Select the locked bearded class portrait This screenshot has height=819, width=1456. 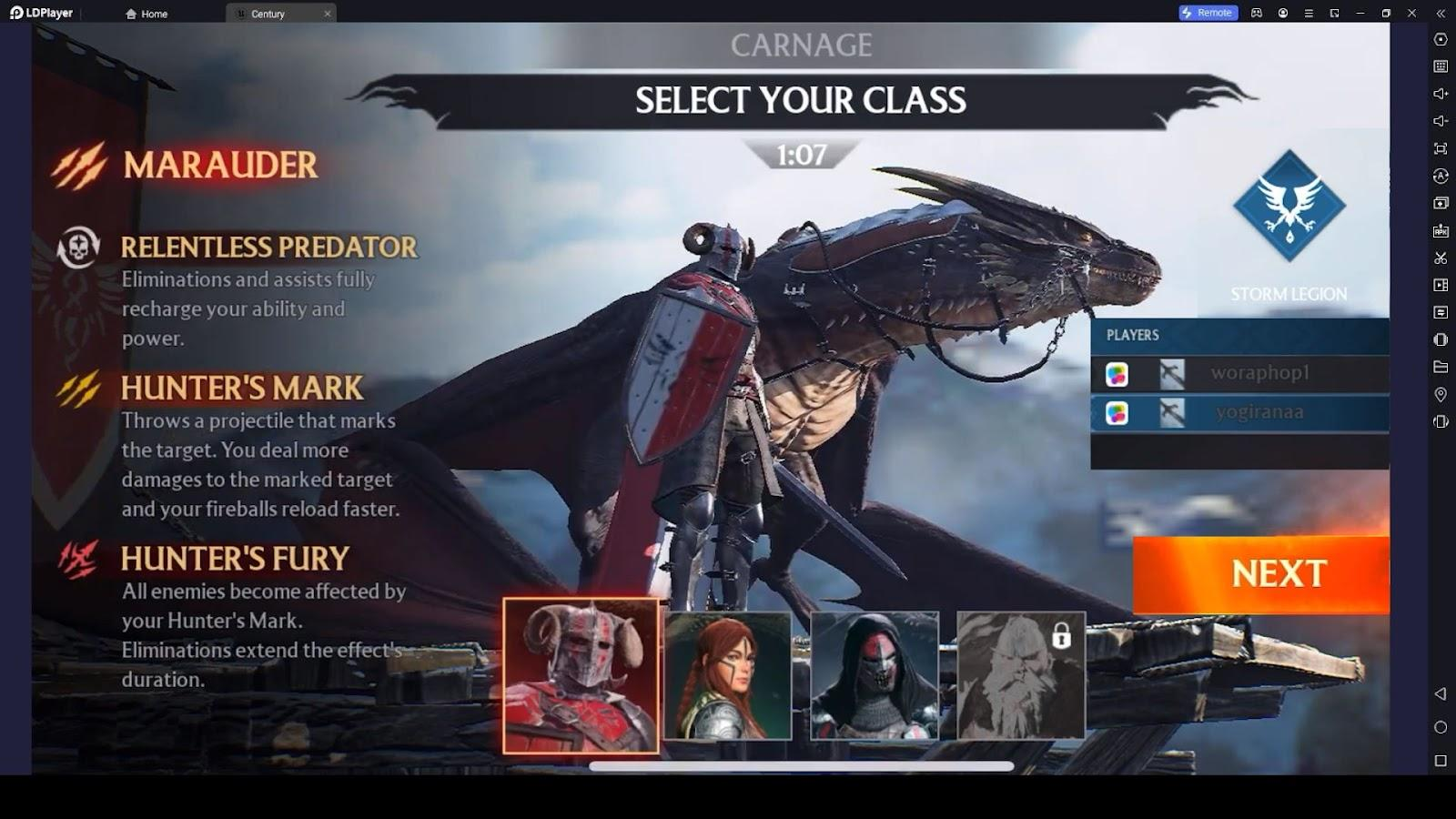coord(1021,675)
